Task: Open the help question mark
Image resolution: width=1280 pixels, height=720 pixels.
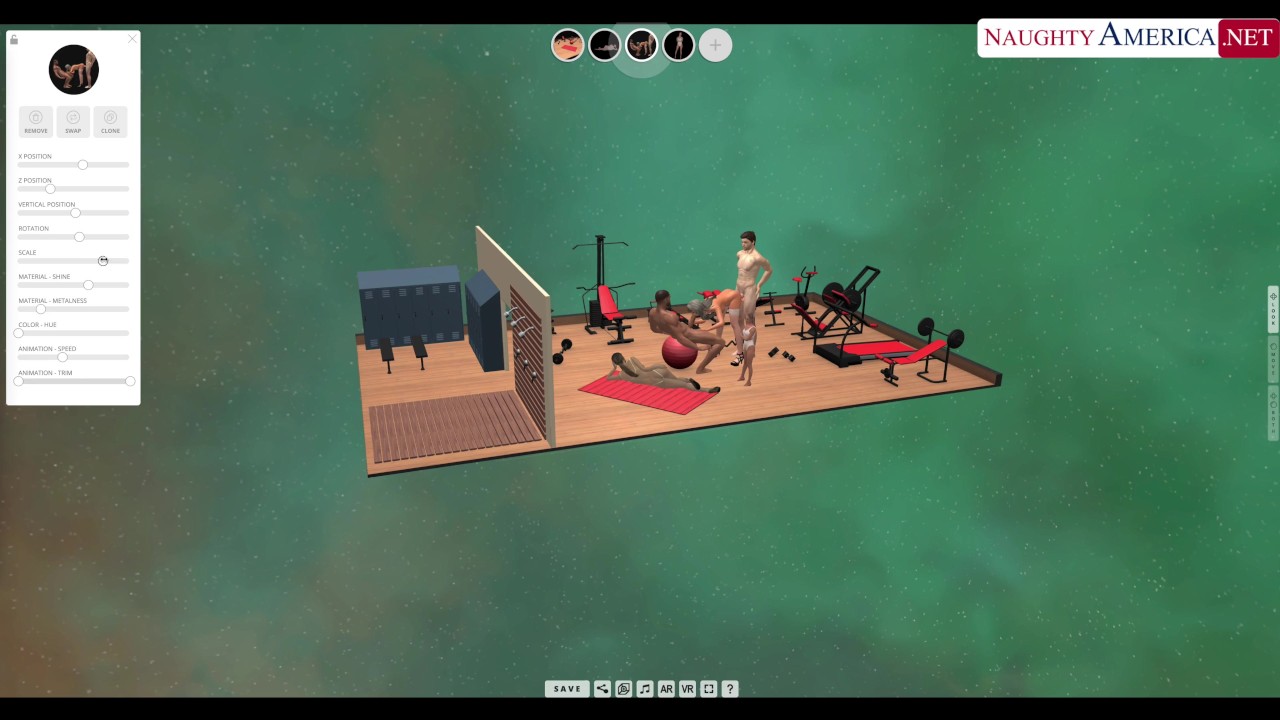Action: coord(730,689)
